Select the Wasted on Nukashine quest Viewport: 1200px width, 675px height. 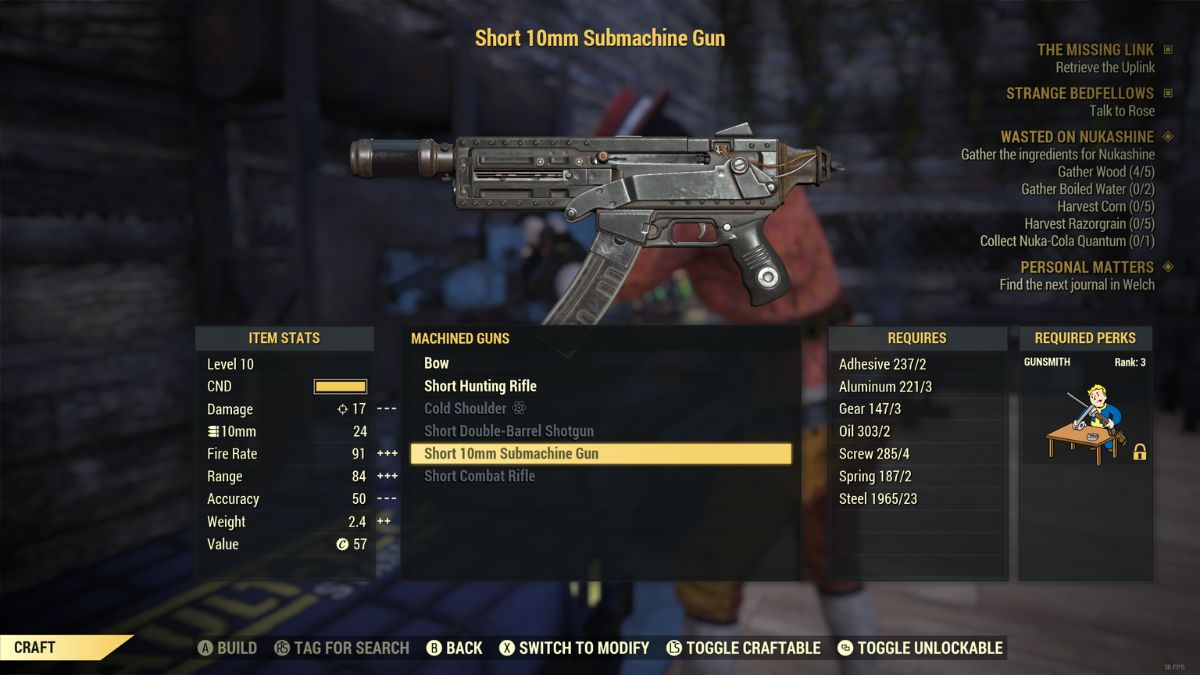(x=1077, y=137)
